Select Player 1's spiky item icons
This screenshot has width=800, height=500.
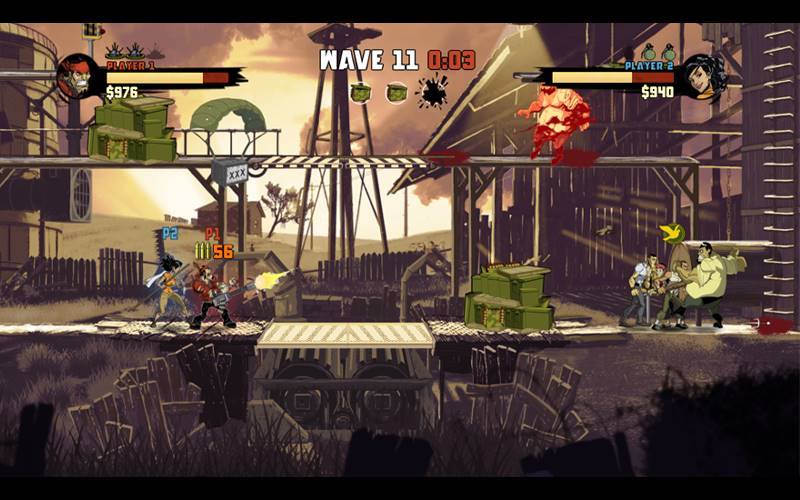pos(133,51)
